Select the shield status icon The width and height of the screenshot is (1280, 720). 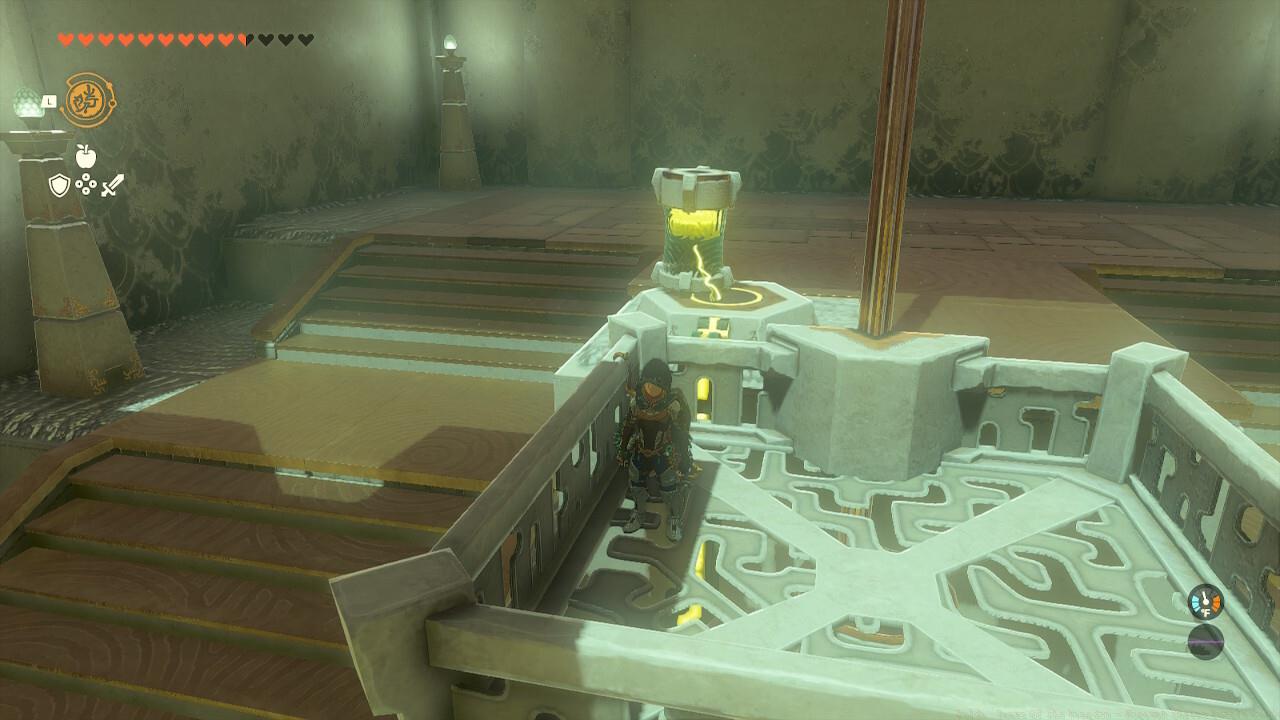tap(60, 185)
